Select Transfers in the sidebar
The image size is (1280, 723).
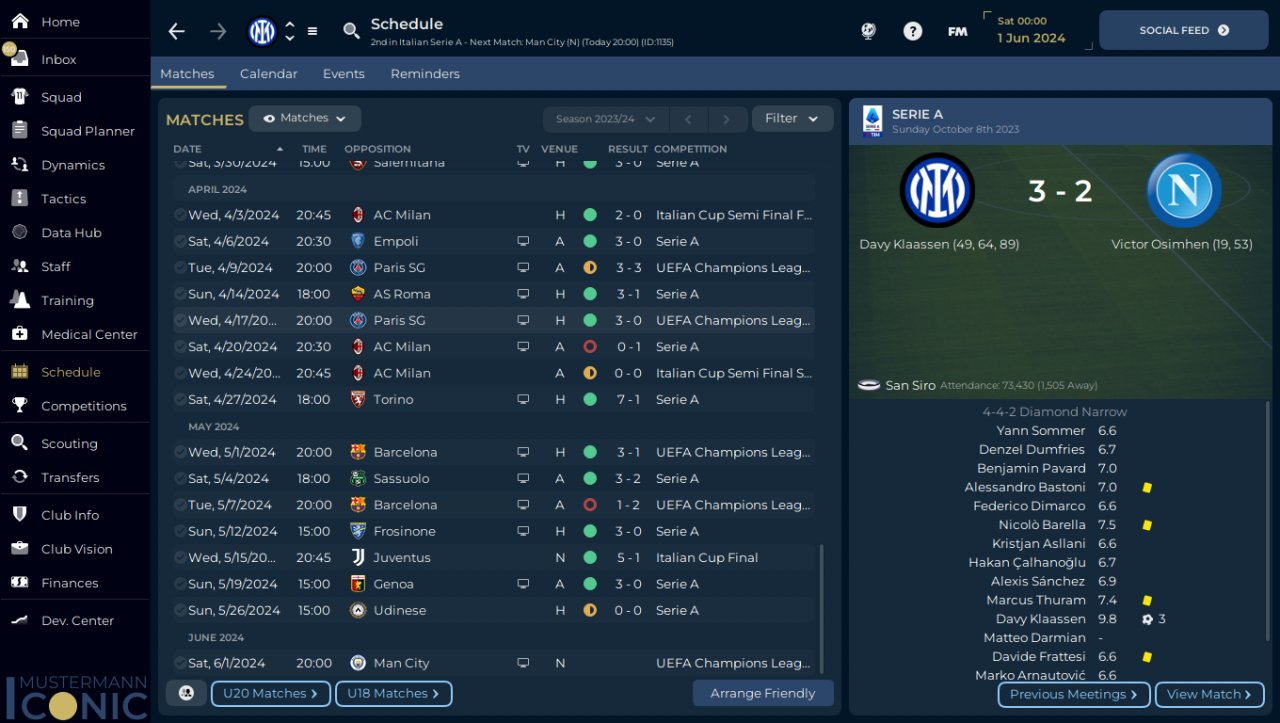pos(70,478)
